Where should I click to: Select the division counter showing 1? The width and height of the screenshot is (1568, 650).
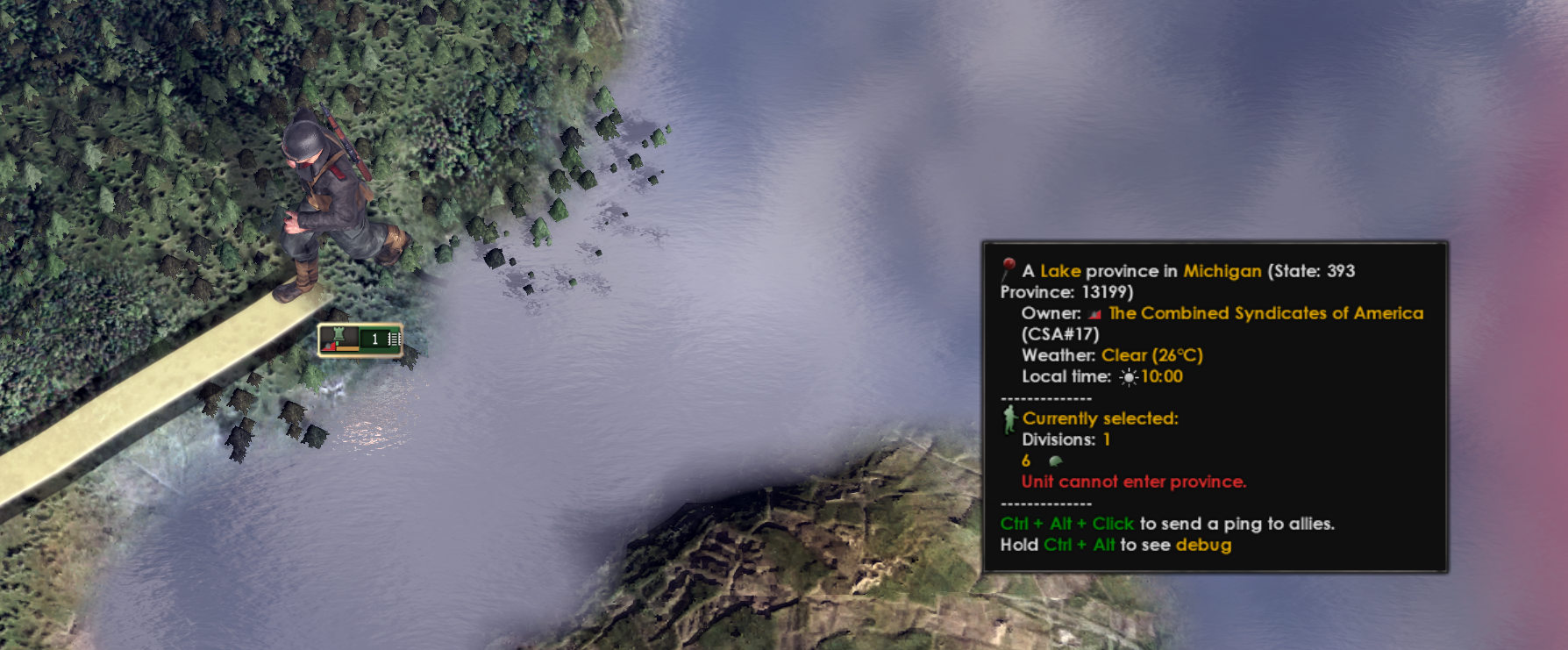(374, 339)
